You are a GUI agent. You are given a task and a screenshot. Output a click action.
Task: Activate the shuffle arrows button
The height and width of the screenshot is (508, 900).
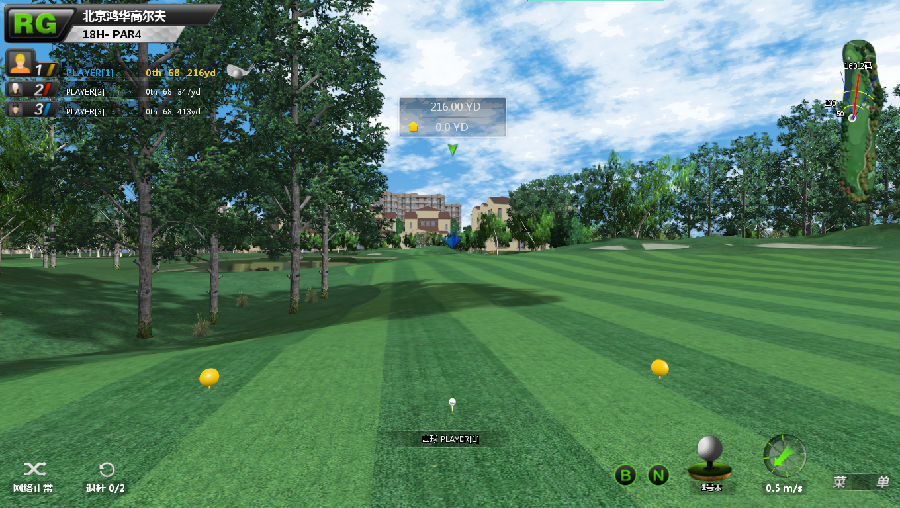(x=34, y=469)
